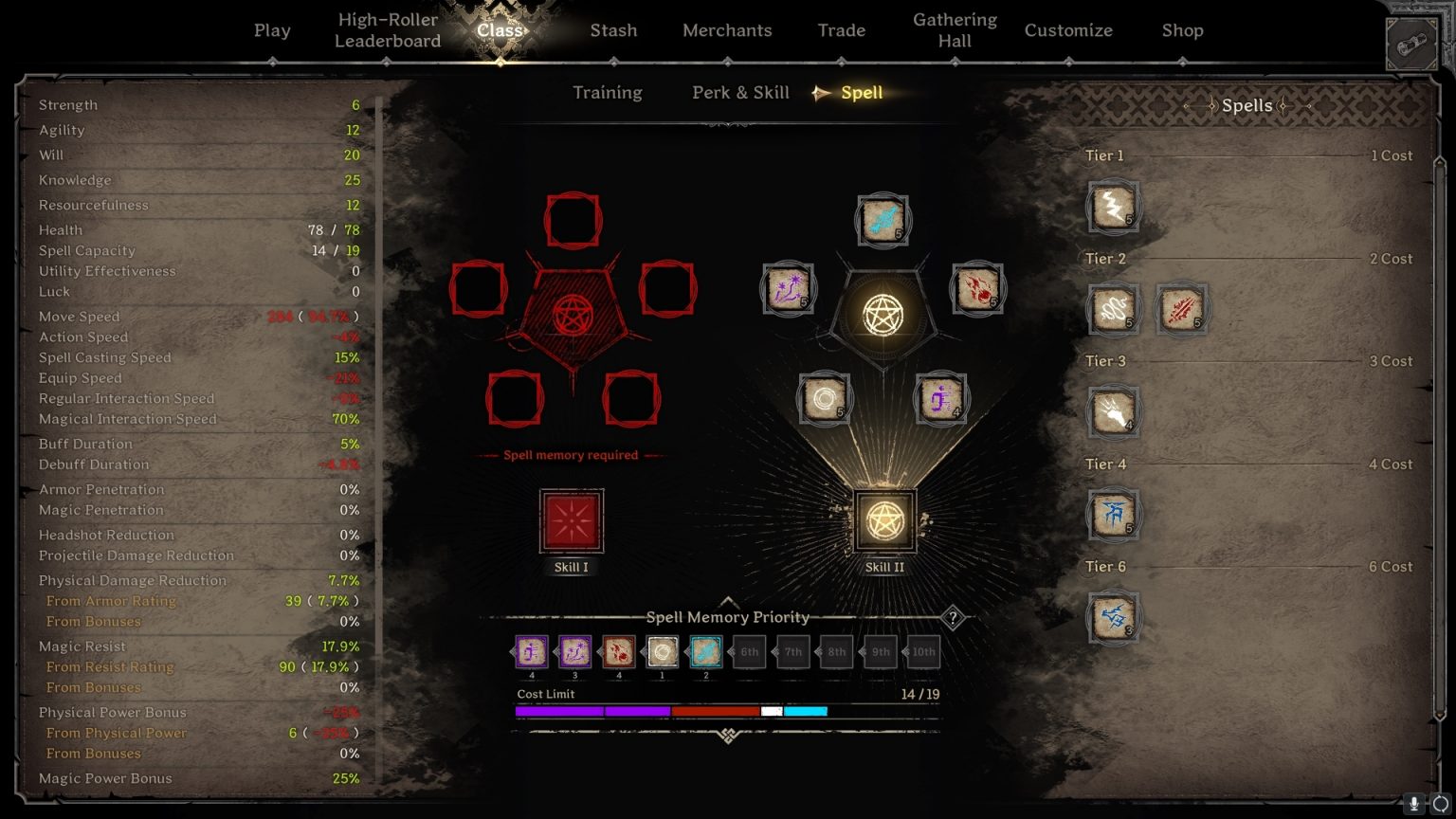
Task: Pick the Tier 3 Magic Missile spell
Action: click(x=1114, y=411)
